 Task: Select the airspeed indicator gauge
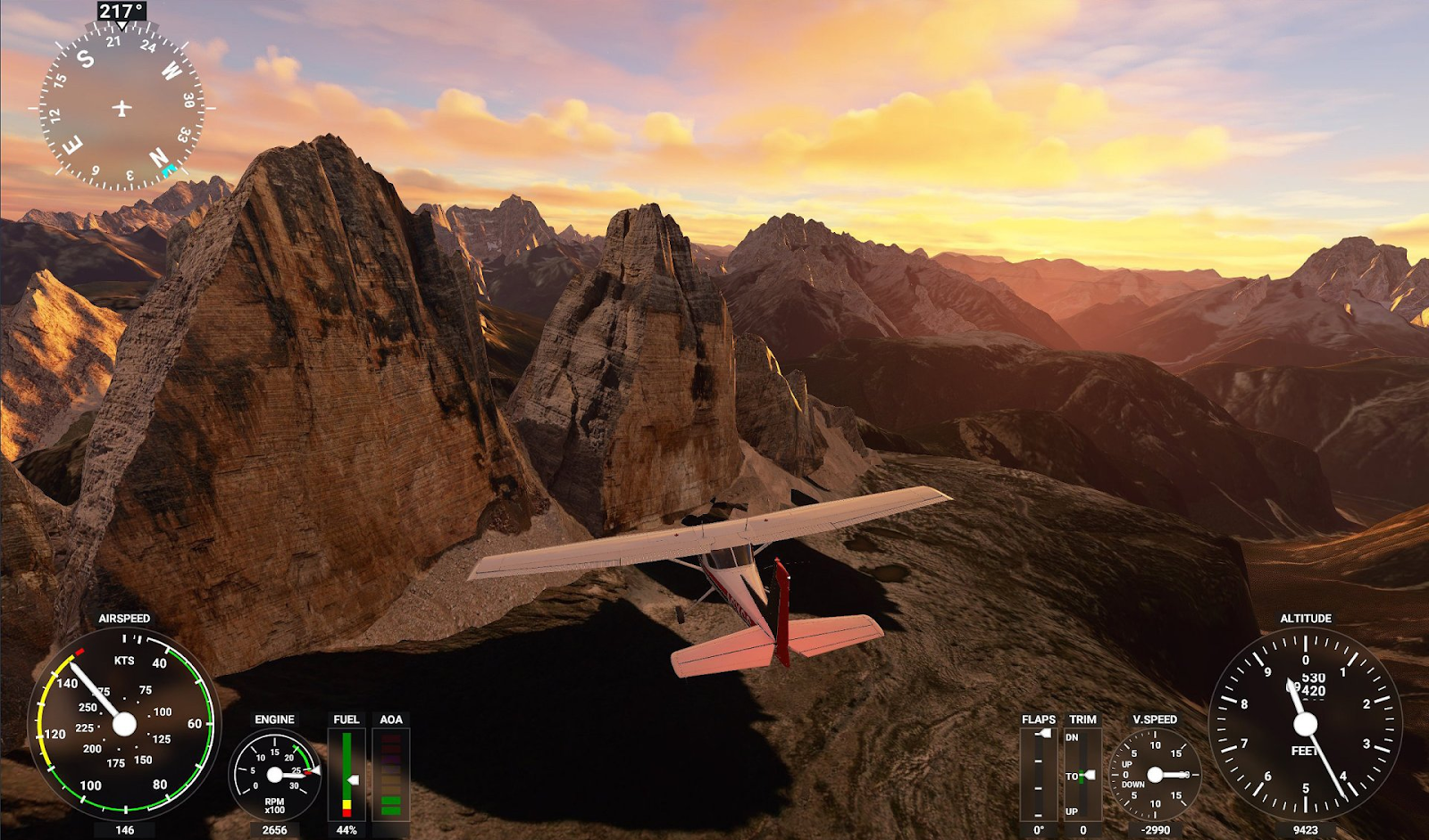(124, 723)
